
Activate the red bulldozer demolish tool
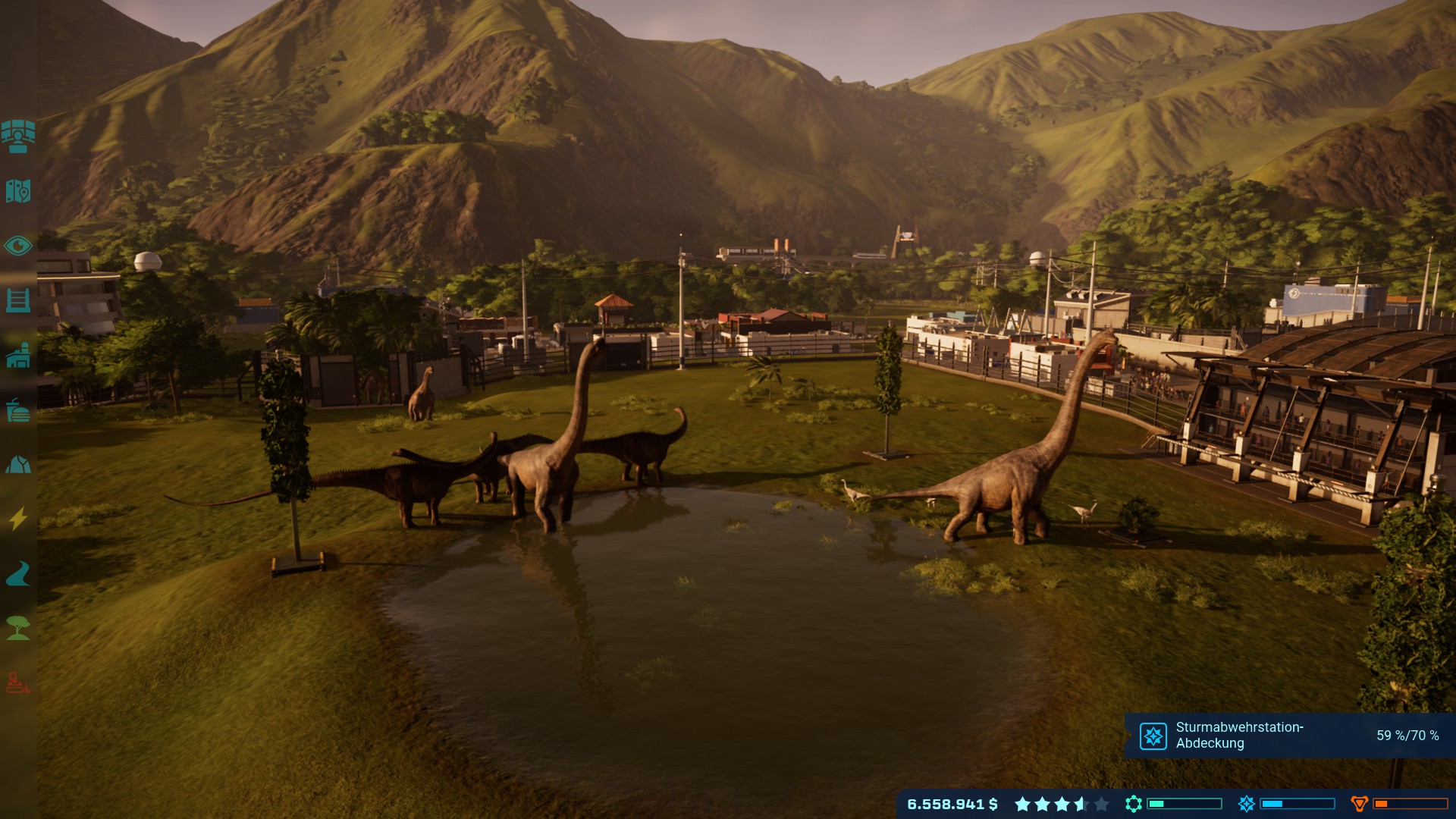pos(18,683)
